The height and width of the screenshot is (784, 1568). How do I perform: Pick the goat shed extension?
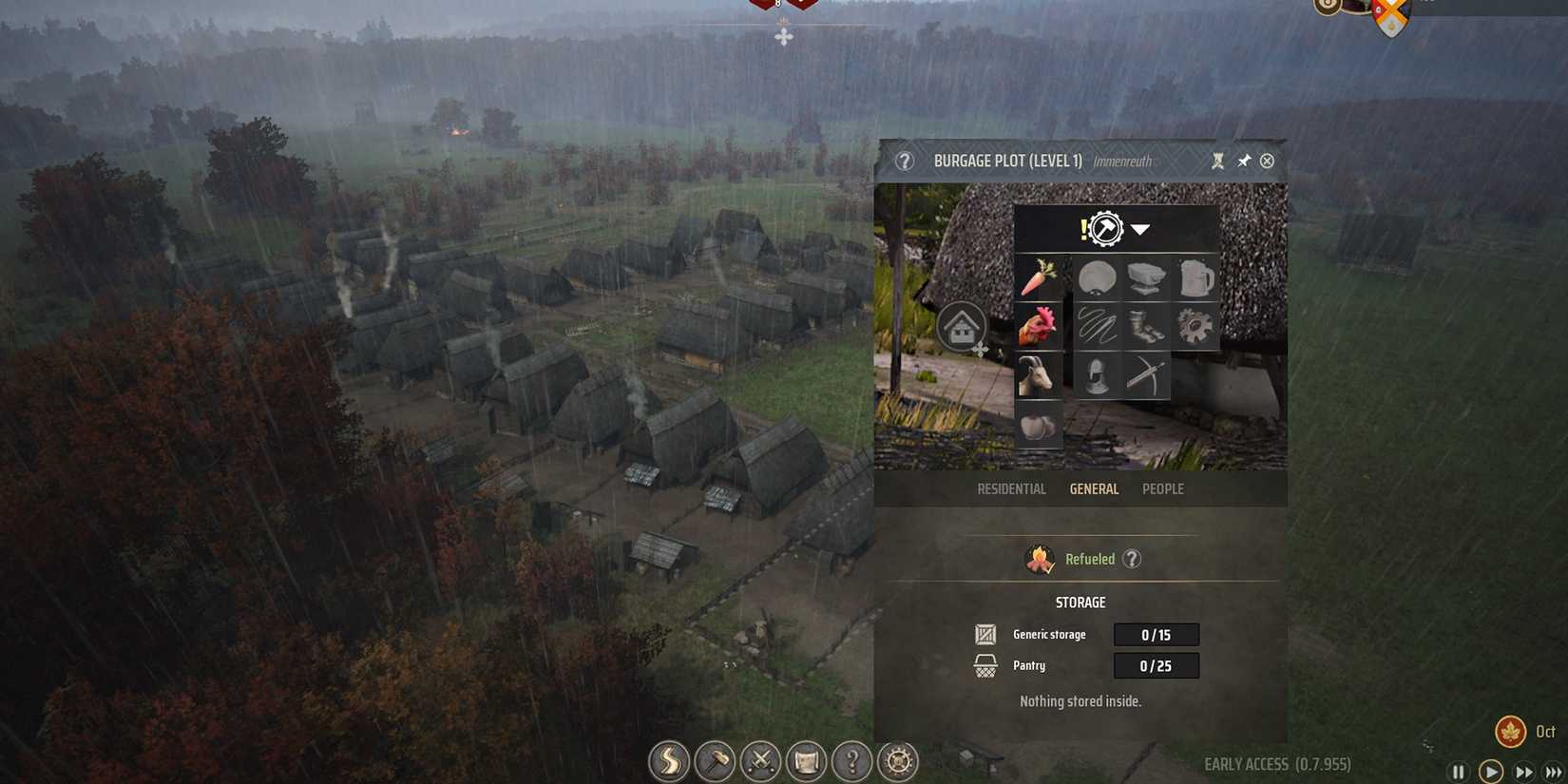point(1038,375)
